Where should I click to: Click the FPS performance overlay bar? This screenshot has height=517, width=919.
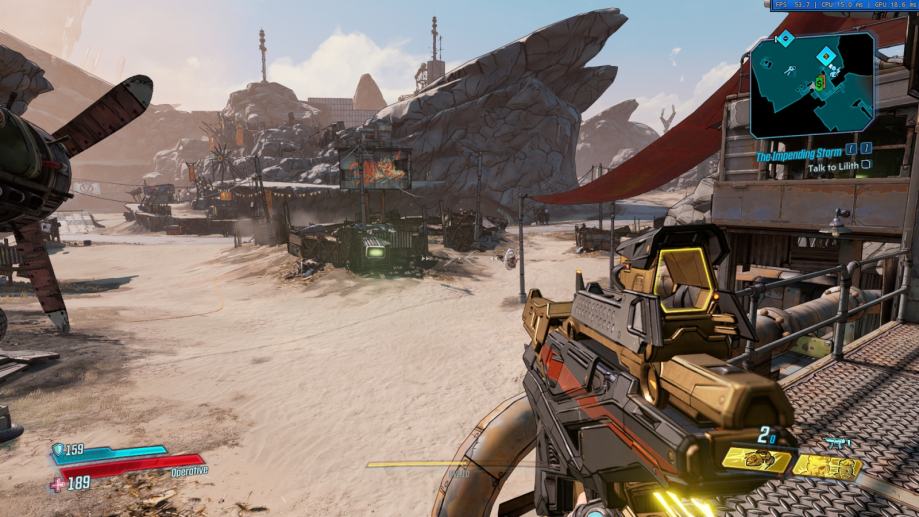(x=843, y=6)
